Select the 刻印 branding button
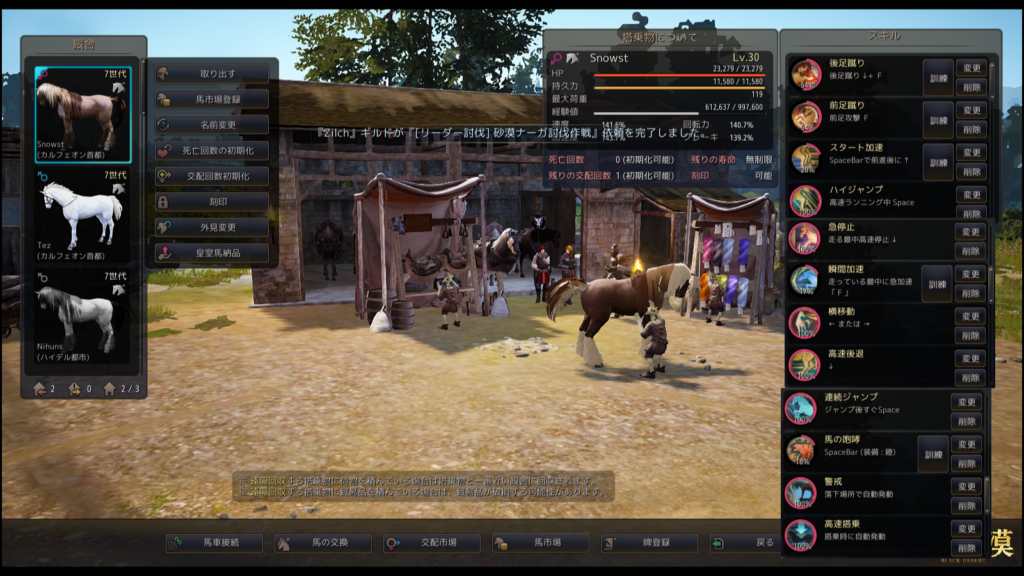This screenshot has height=576, width=1024. pyautogui.click(x=213, y=201)
